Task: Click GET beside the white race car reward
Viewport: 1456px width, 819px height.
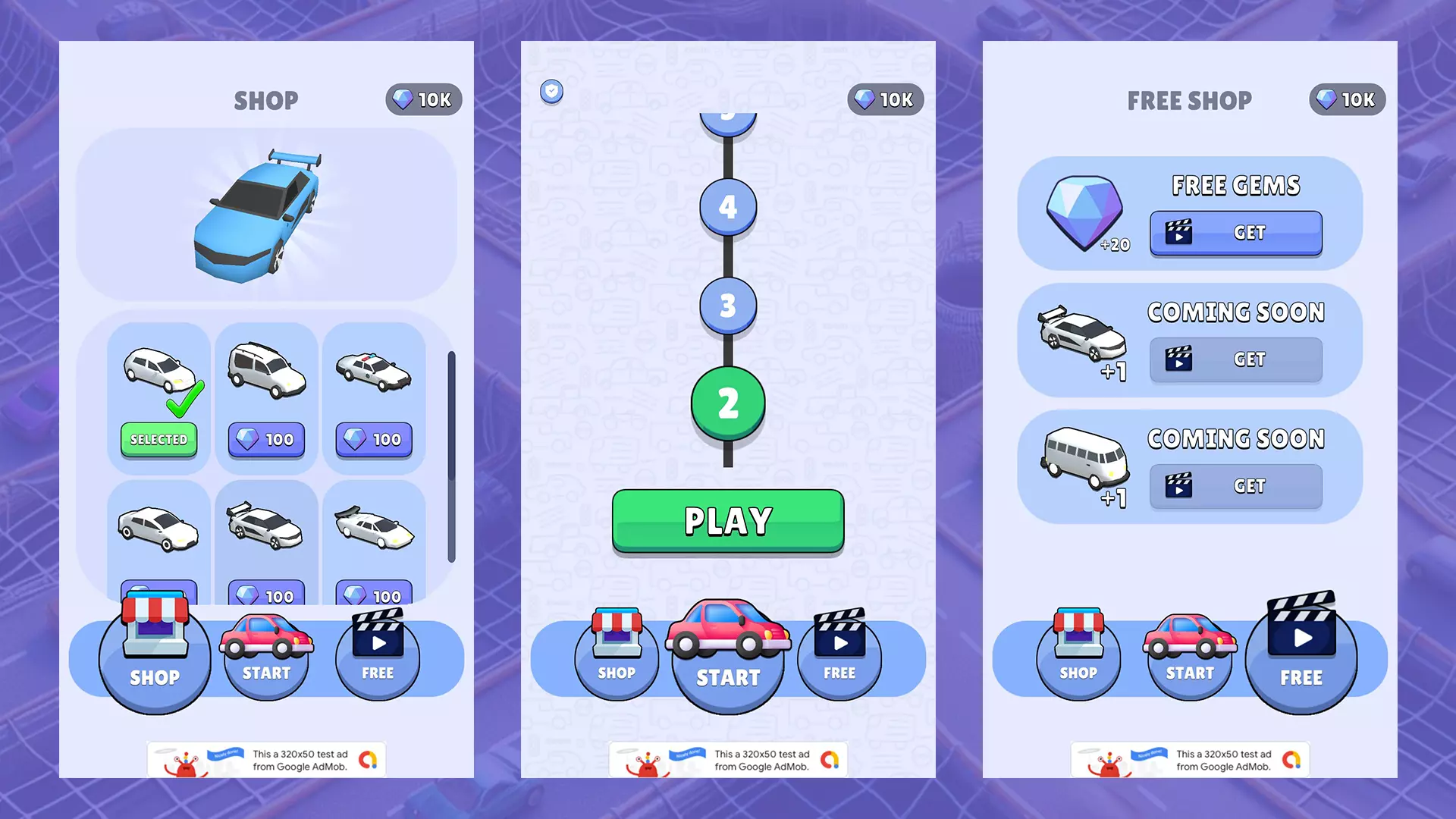Action: click(x=1235, y=359)
